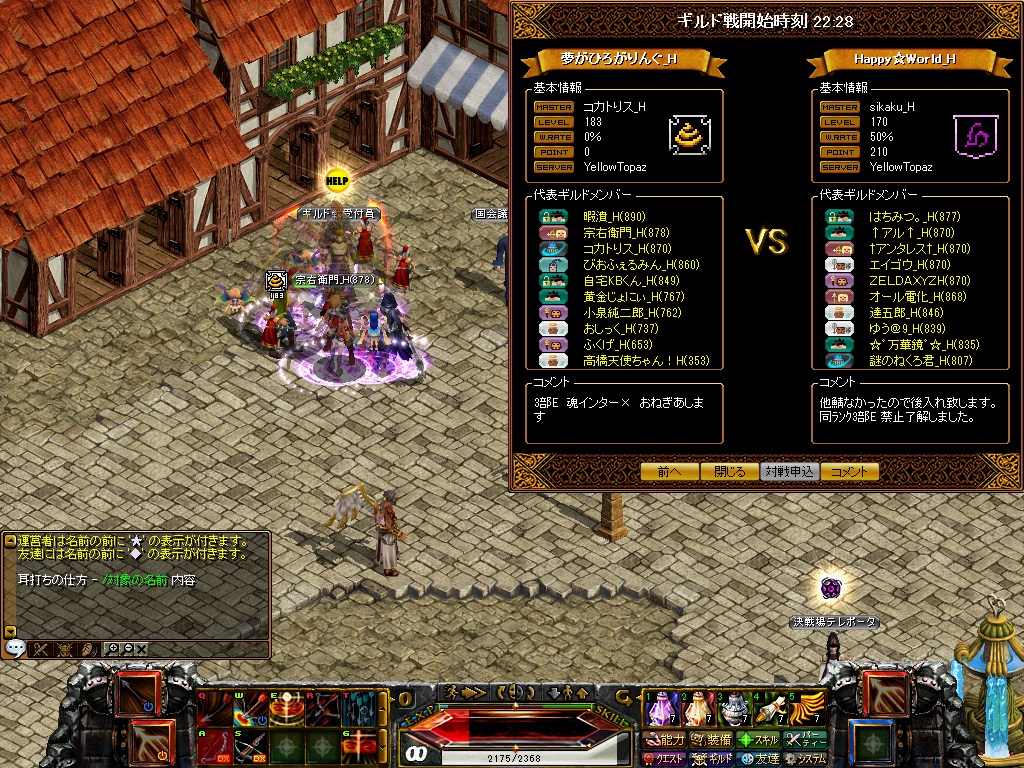Open the 友達 (friends) menu

[760, 759]
